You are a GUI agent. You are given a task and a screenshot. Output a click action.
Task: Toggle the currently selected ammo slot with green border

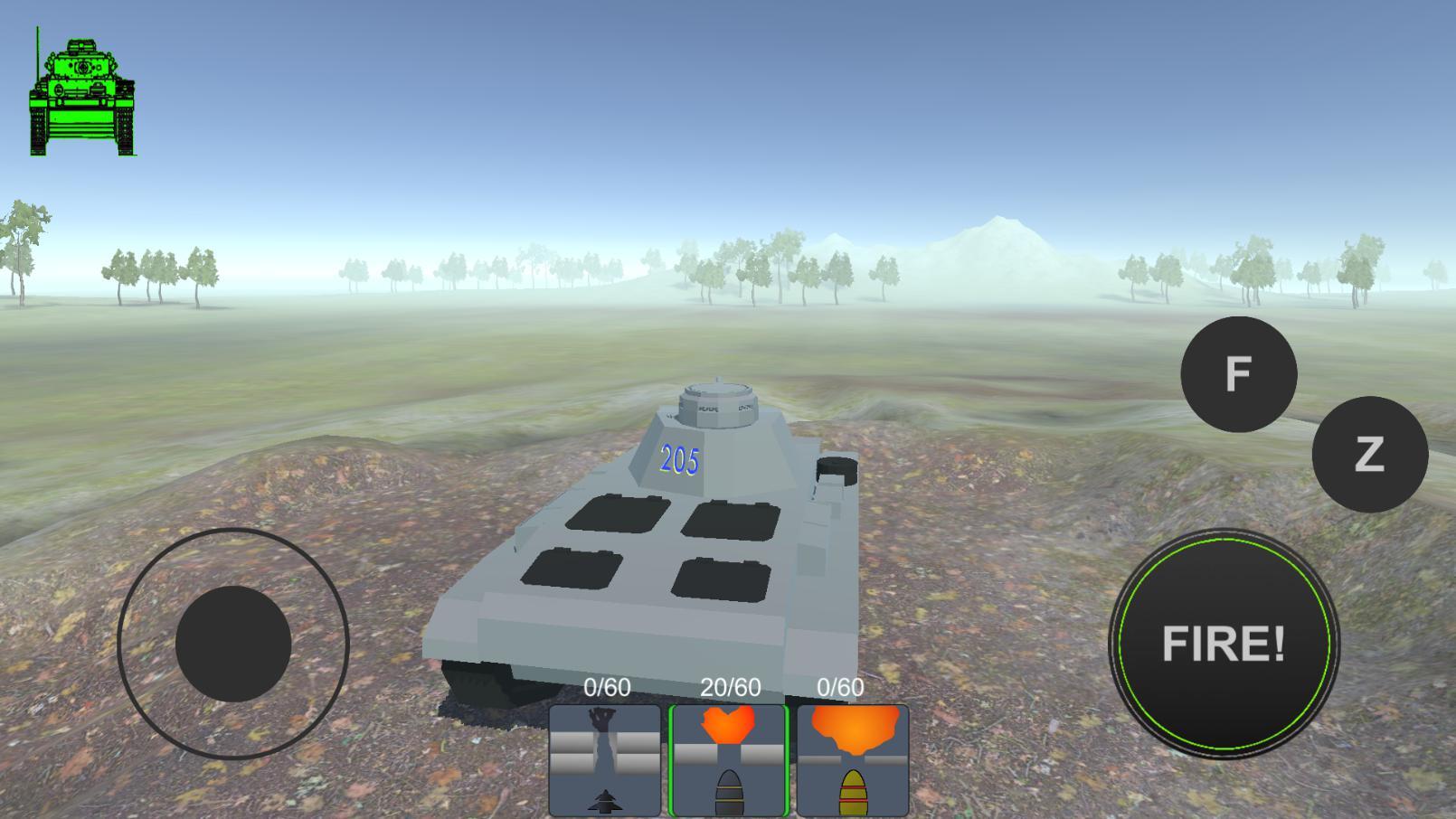tap(729, 759)
